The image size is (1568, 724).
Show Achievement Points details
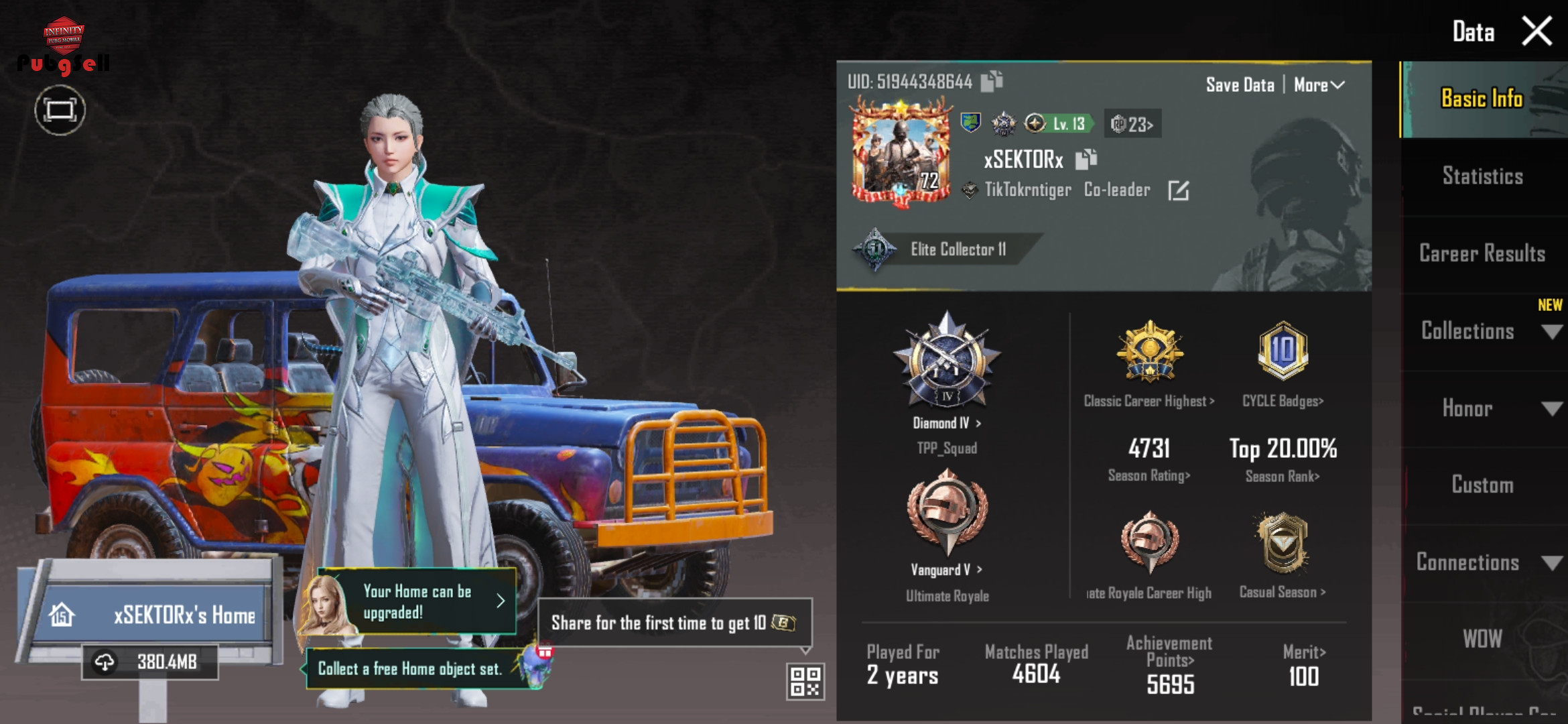1170,660
